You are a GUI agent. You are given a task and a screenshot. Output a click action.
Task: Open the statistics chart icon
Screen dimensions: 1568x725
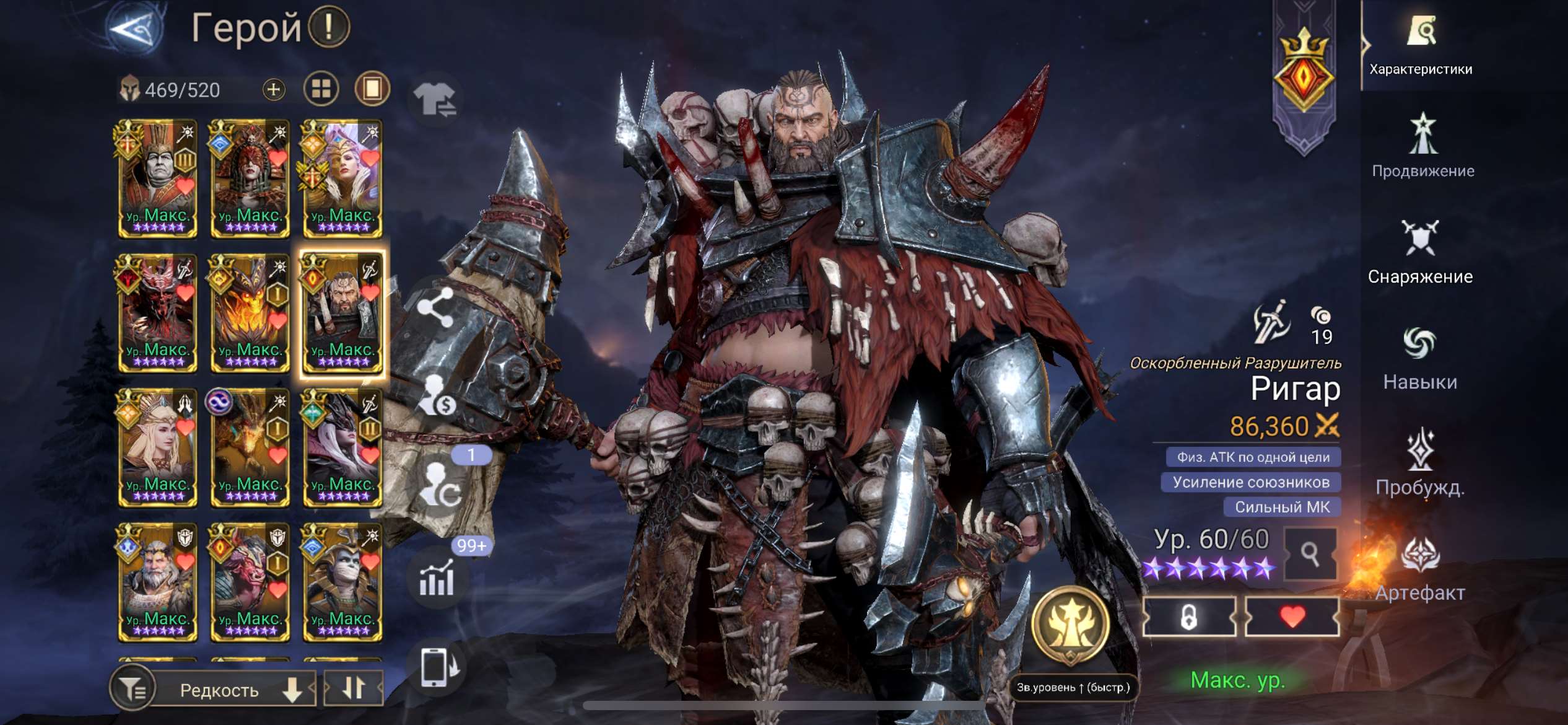(437, 579)
